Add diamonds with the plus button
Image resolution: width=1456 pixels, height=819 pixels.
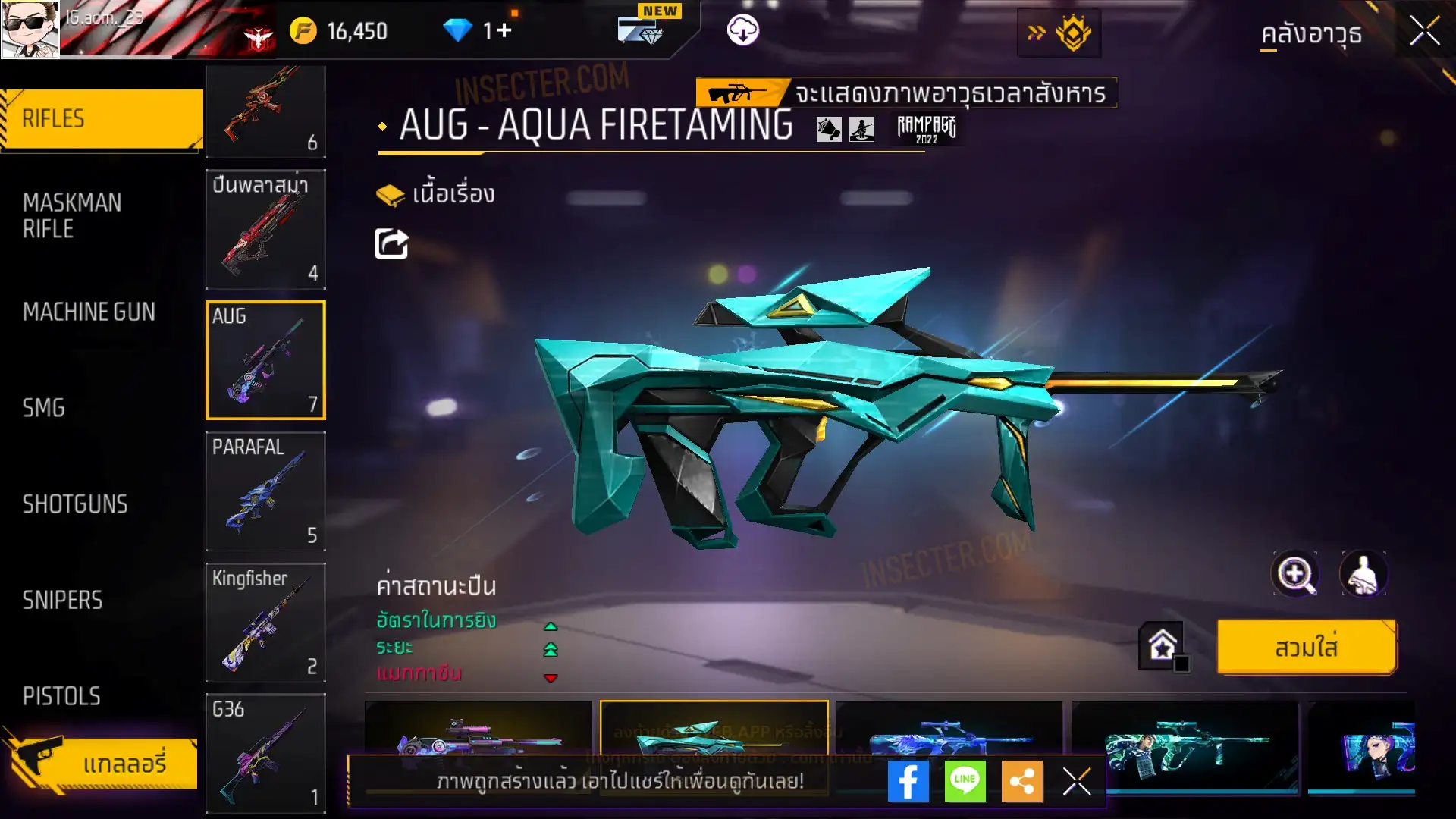point(504,31)
